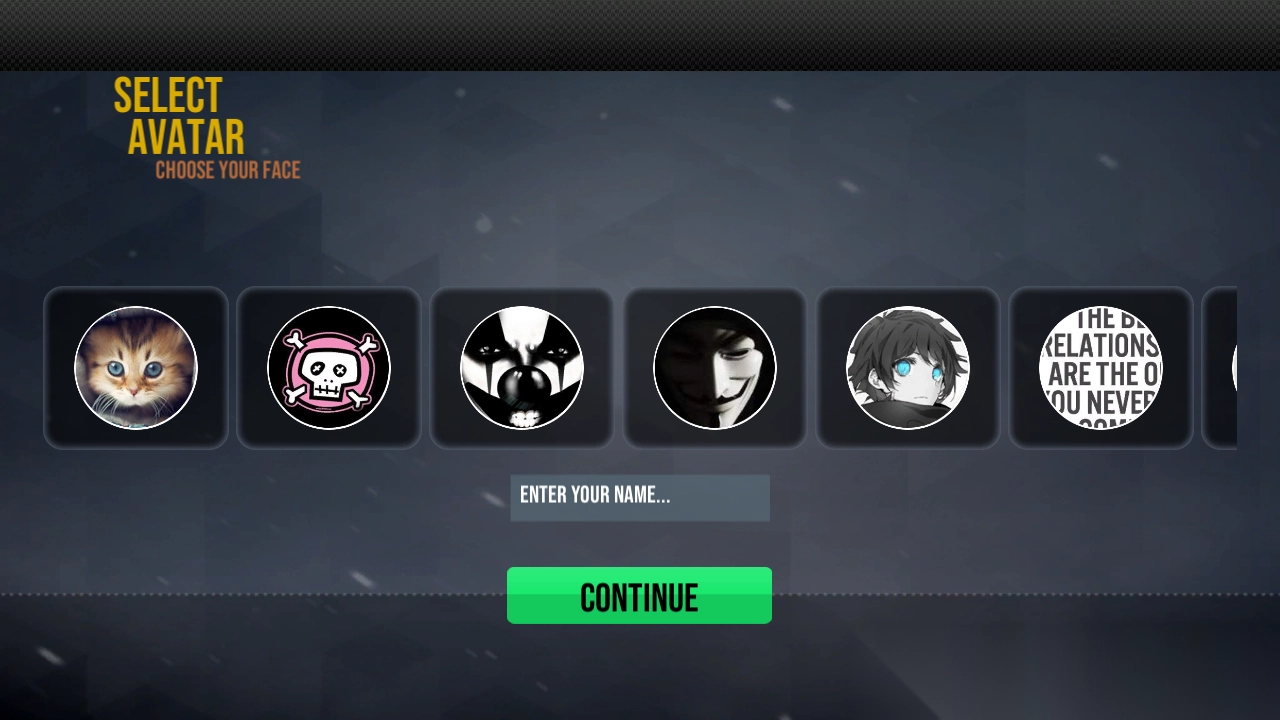The height and width of the screenshot is (720, 1280).
Task: Choose the kitten avatar
Action: point(136,368)
